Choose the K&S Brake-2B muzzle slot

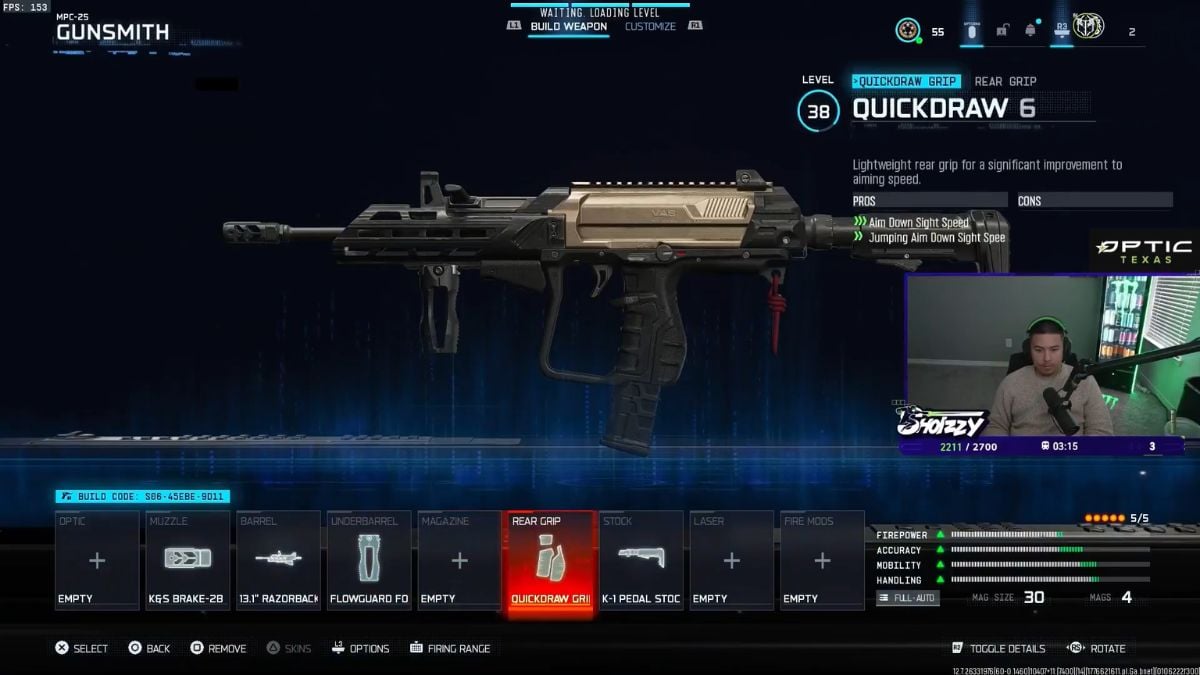(188, 560)
